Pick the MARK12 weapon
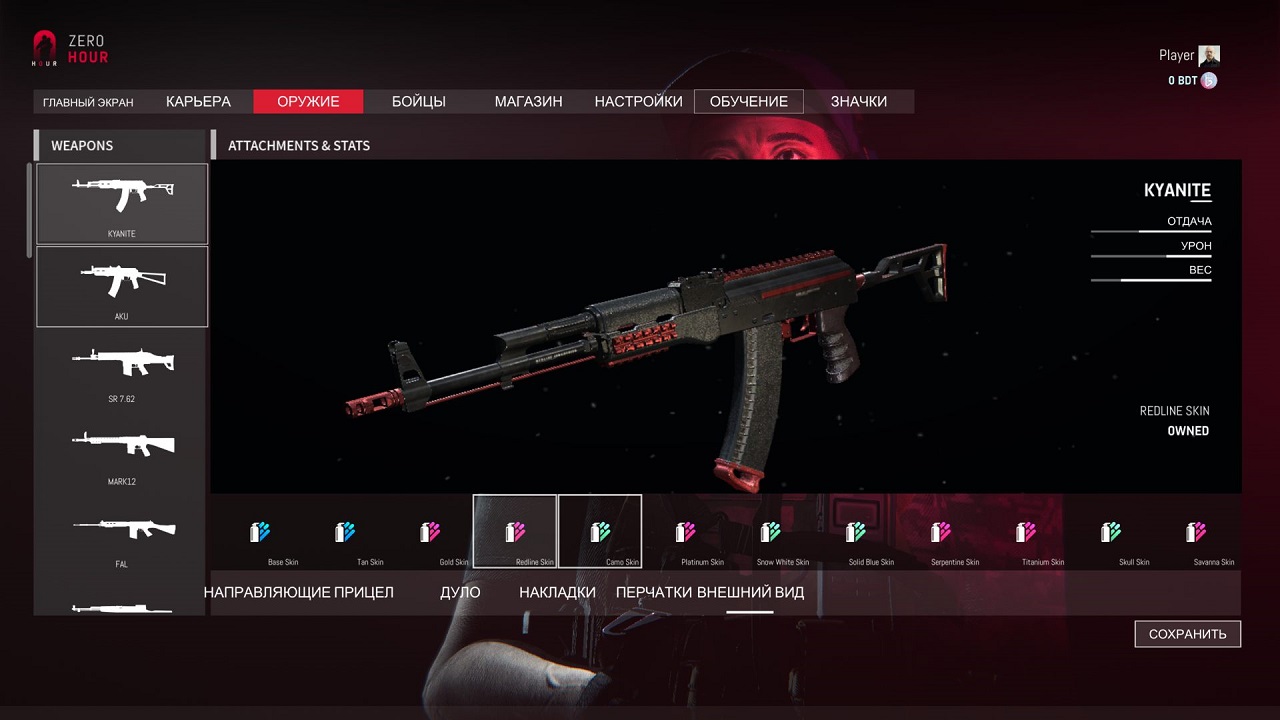Screen dimensions: 1280x720 click(x=122, y=452)
